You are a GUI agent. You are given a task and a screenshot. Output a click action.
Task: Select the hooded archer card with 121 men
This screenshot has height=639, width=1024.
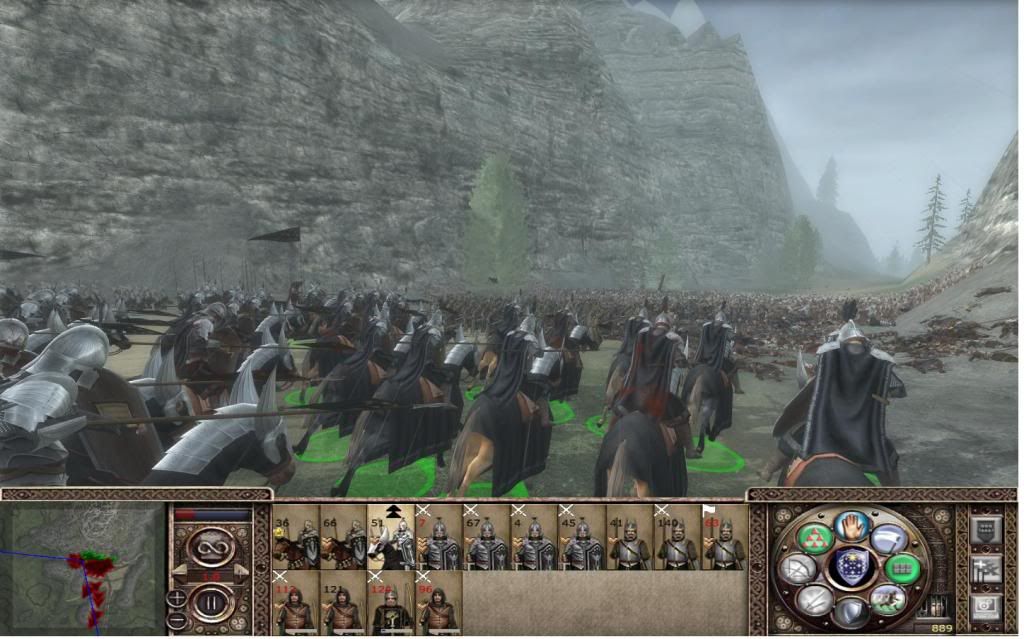344,602
